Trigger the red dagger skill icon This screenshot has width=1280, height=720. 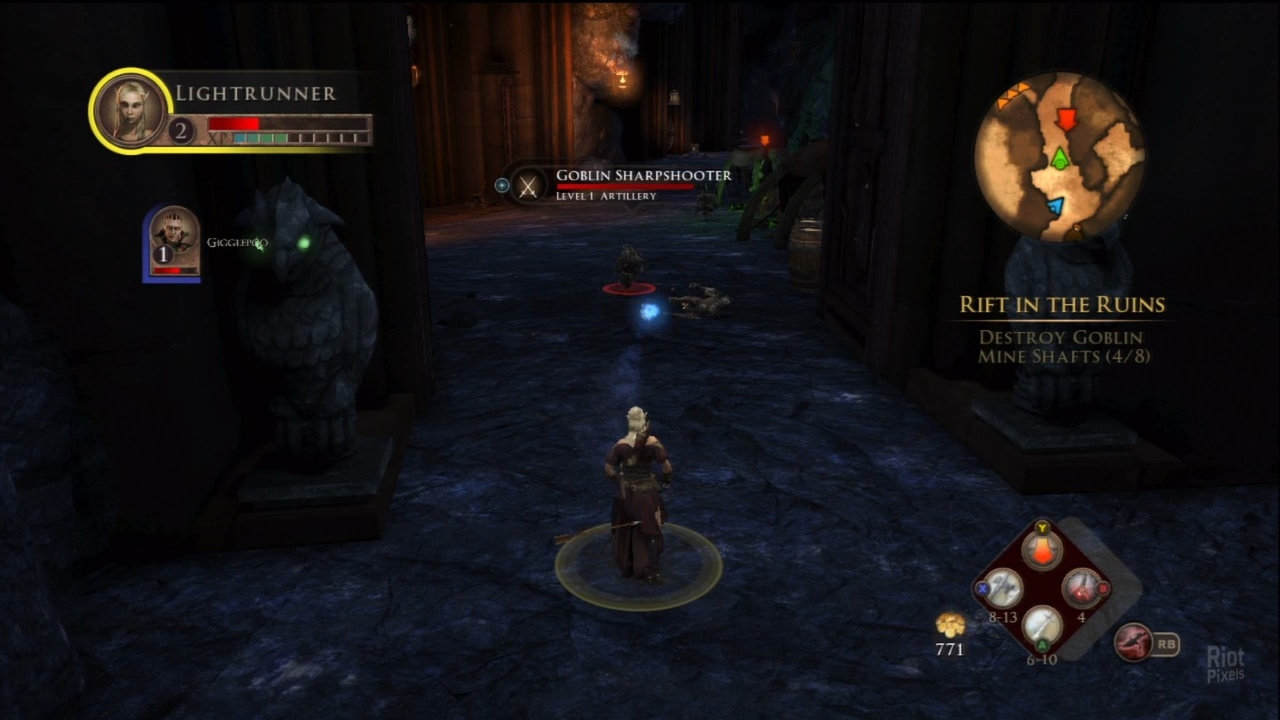click(1080, 589)
